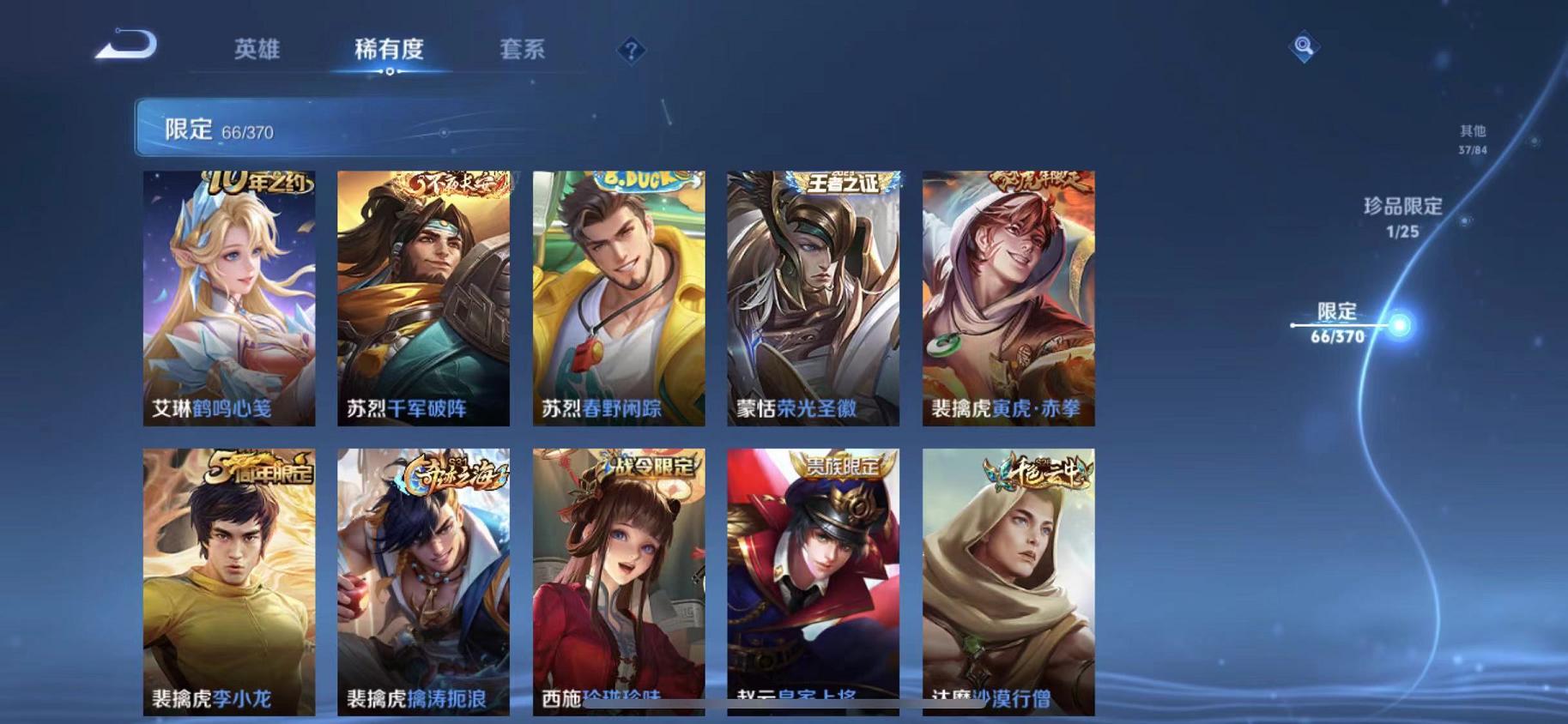This screenshot has width=1568, height=724.
Task: Open the 苏烈 千军破阵 skin
Action: 422,296
